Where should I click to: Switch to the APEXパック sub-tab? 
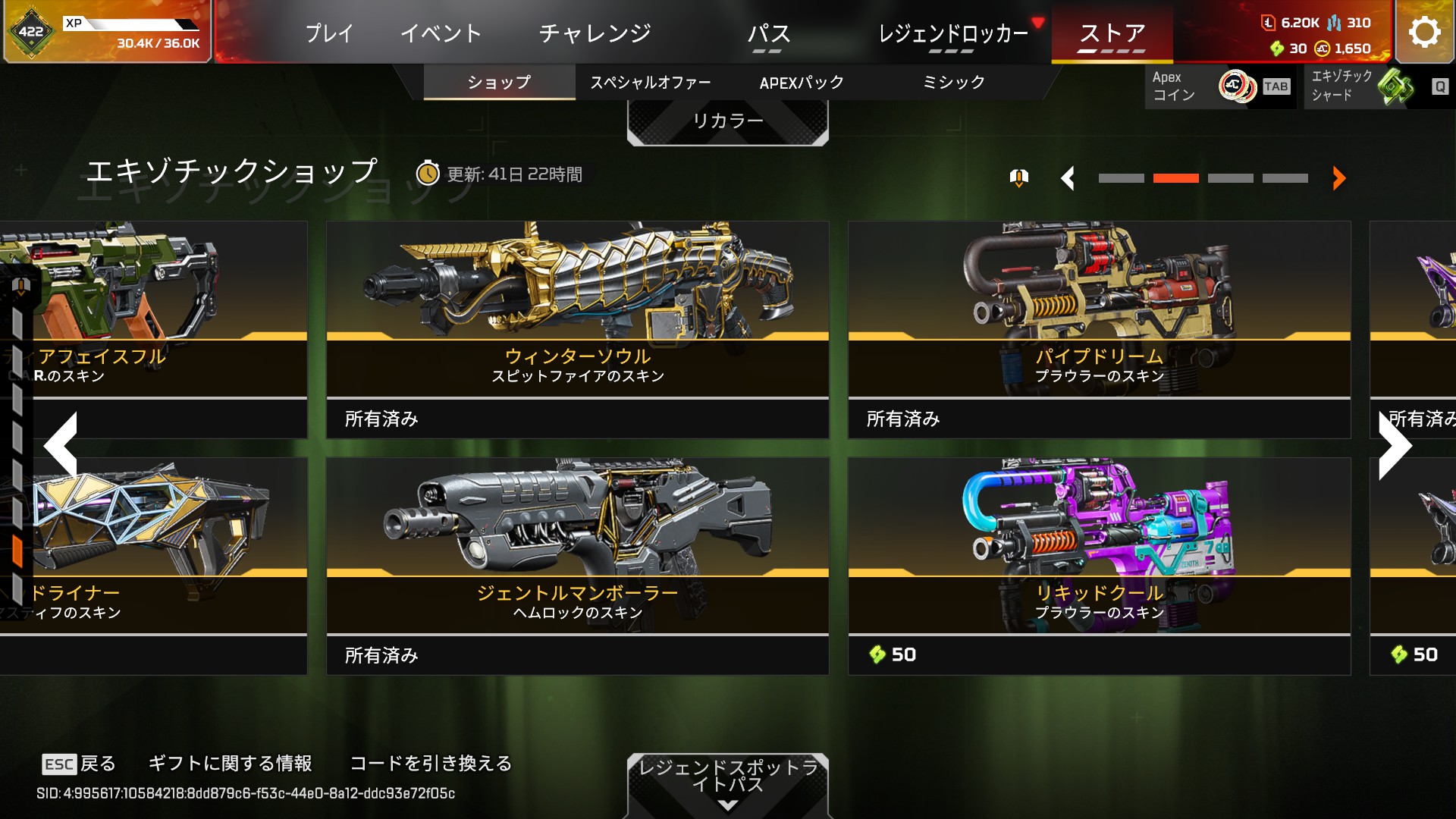click(802, 82)
